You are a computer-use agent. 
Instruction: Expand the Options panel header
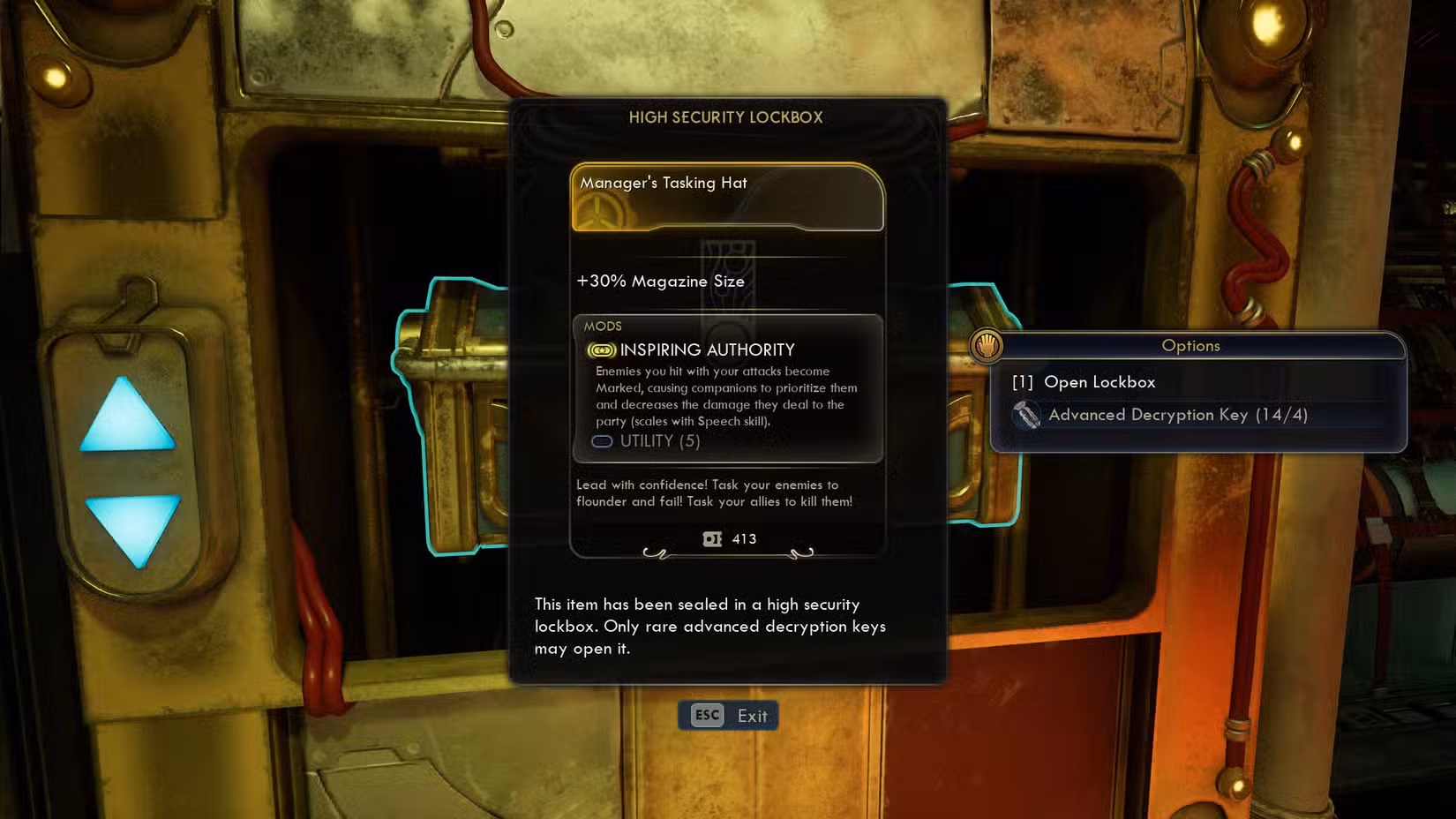(x=1191, y=346)
